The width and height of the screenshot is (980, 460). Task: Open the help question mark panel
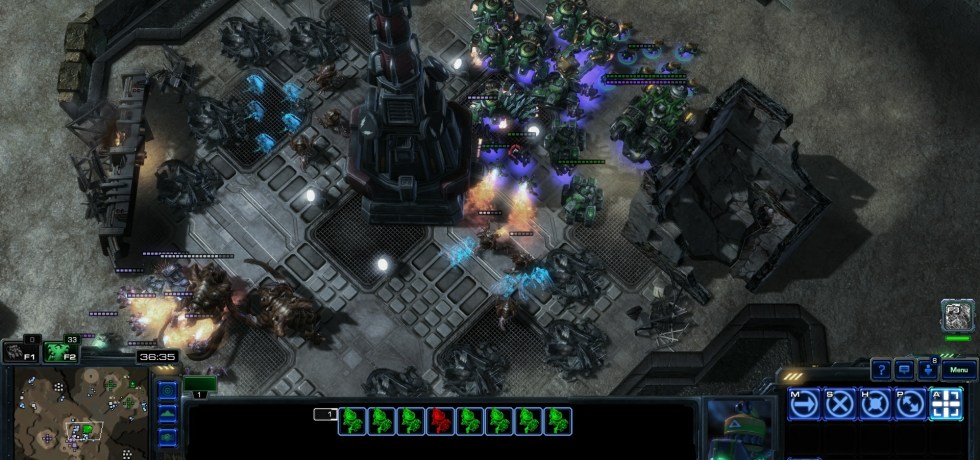881,370
